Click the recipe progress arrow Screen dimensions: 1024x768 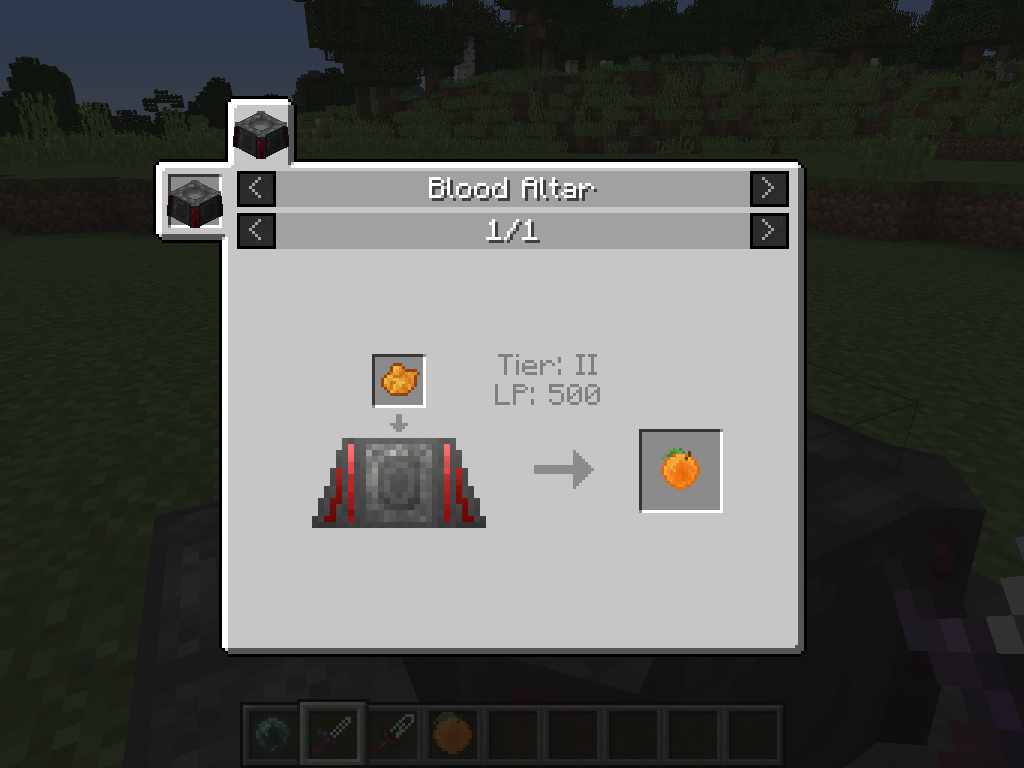563,469
